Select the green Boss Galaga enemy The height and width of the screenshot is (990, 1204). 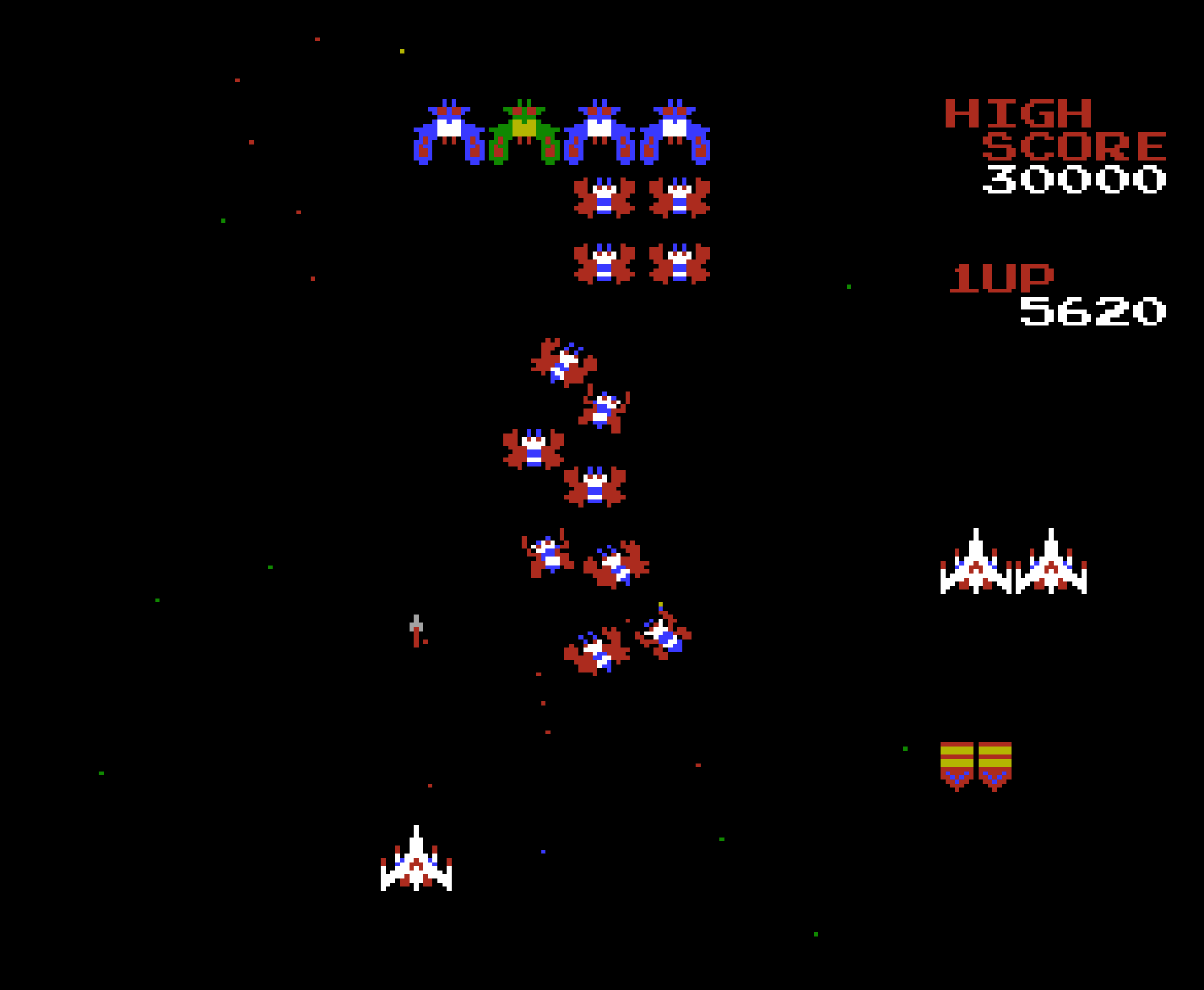tap(522, 131)
